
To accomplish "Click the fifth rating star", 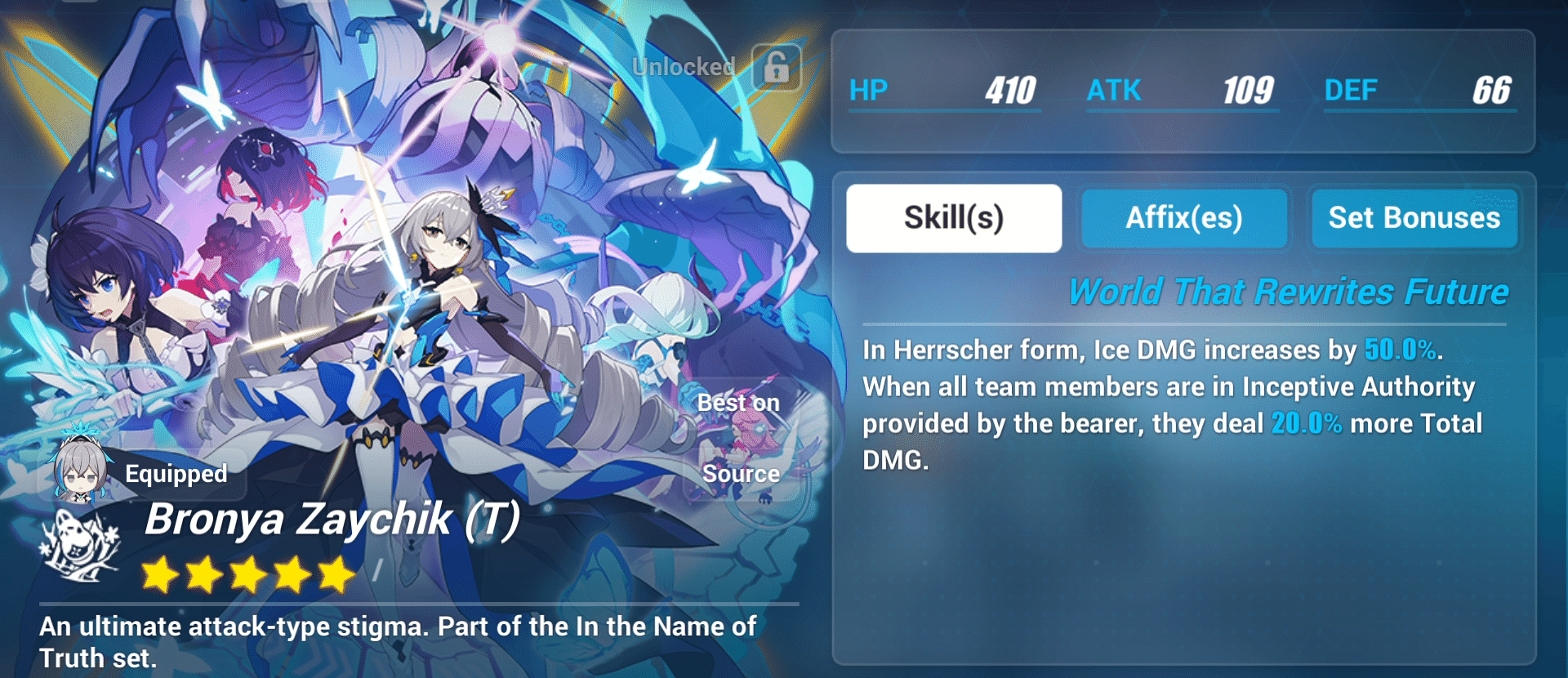I will tap(336, 575).
